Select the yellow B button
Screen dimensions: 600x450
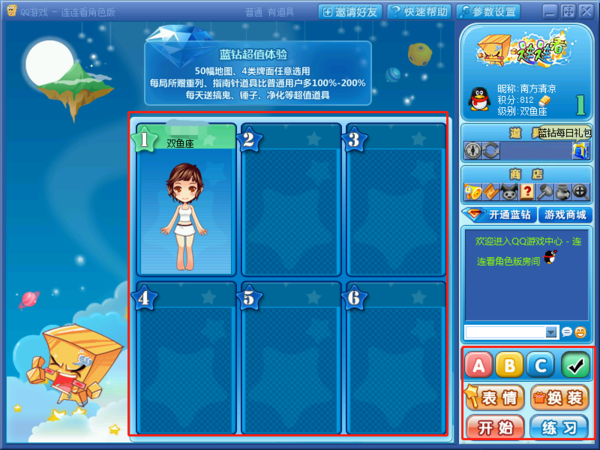pos(509,366)
